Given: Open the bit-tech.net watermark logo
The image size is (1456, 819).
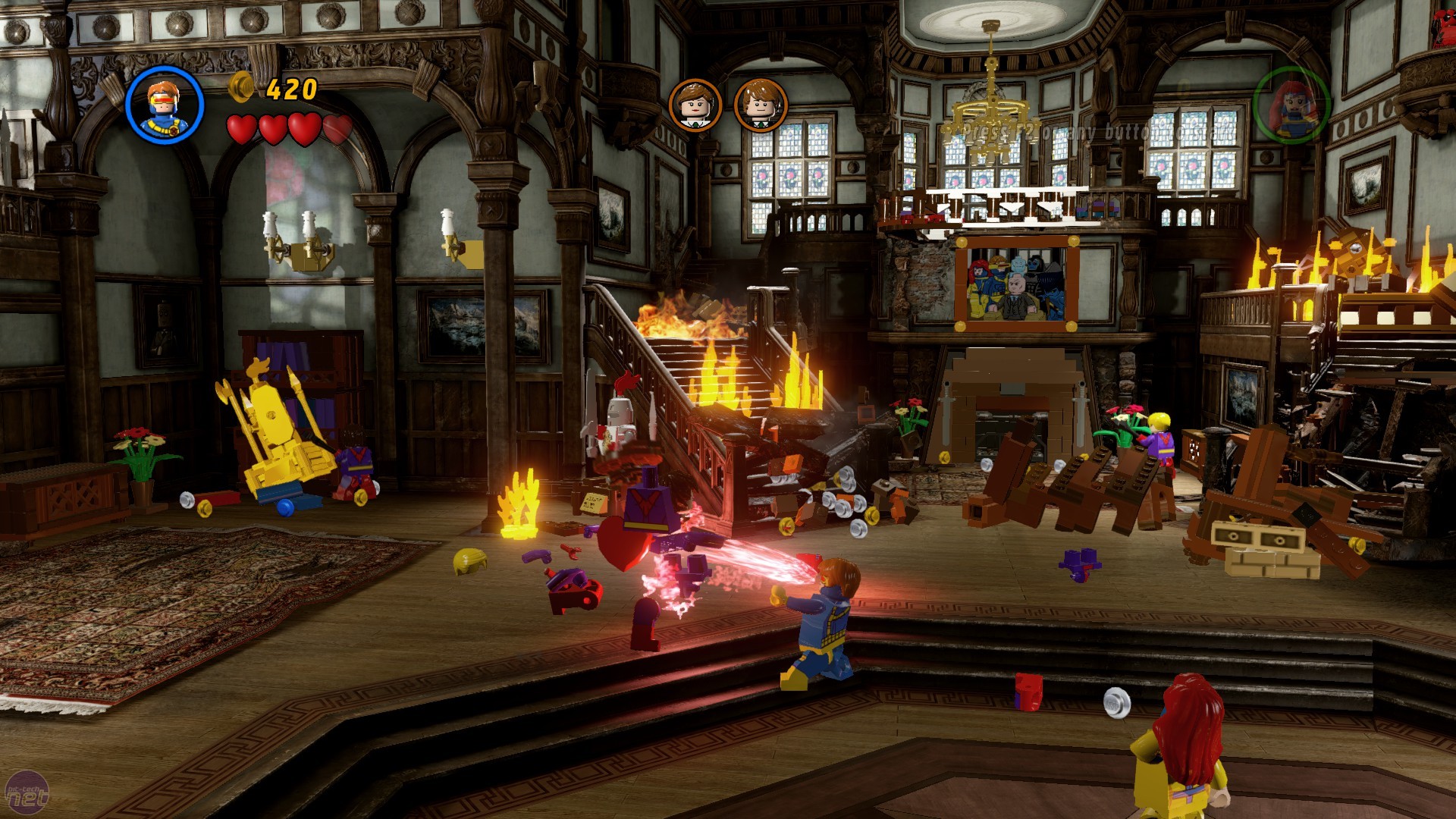Looking at the screenshot, I should tap(27, 793).
